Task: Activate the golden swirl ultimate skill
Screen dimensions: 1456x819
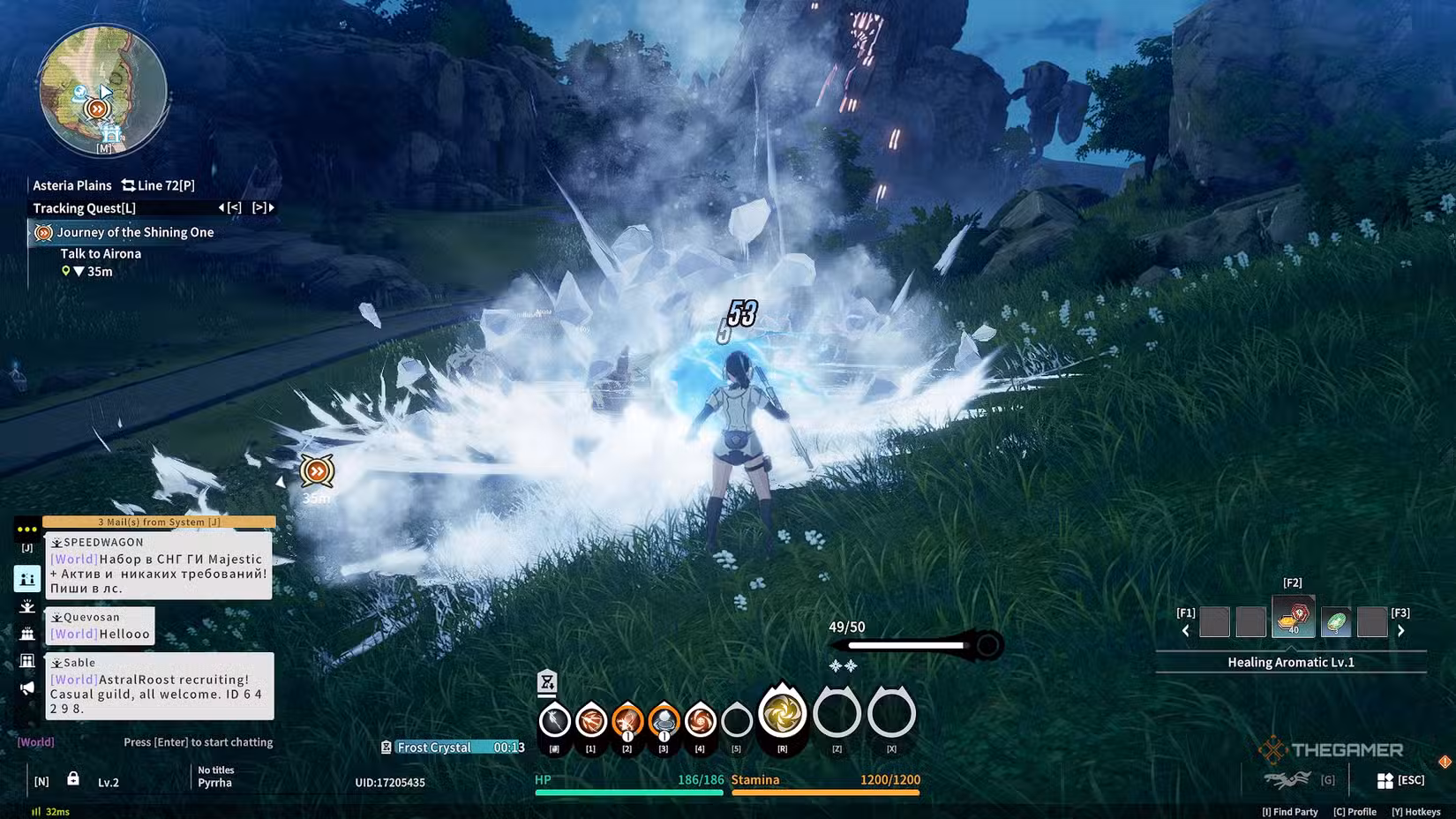Action: pos(782,713)
